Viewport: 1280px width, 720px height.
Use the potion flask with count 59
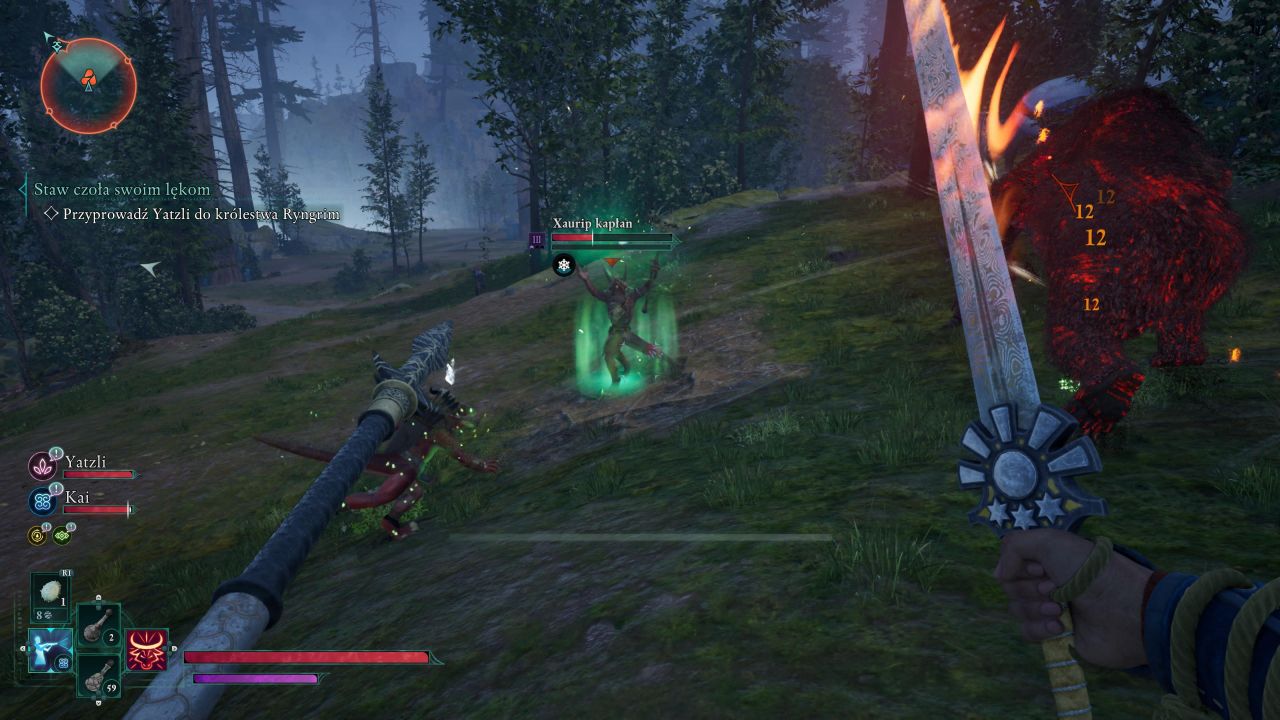pos(99,676)
